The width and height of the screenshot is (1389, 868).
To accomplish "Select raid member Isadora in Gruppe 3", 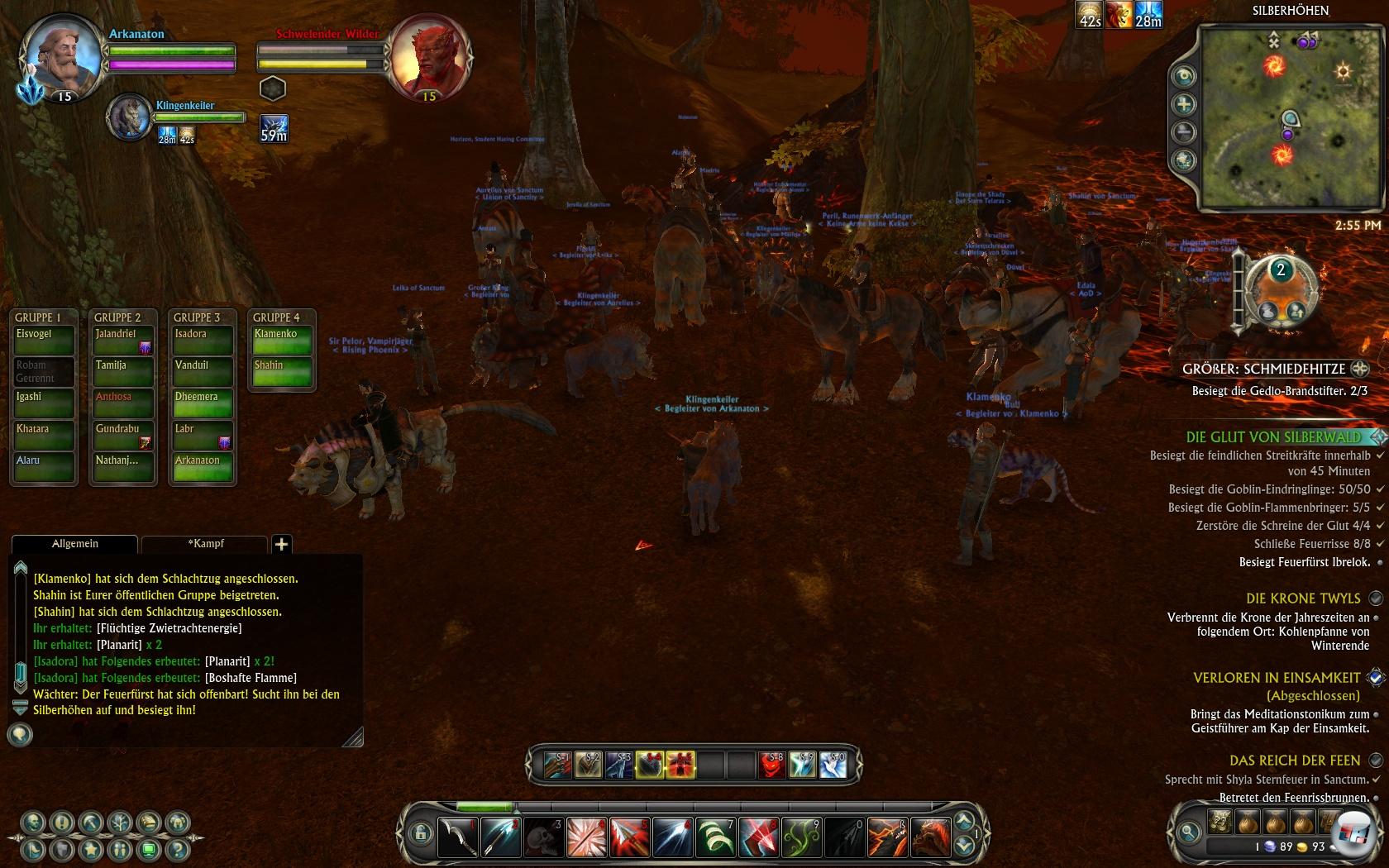I will (202, 340).
